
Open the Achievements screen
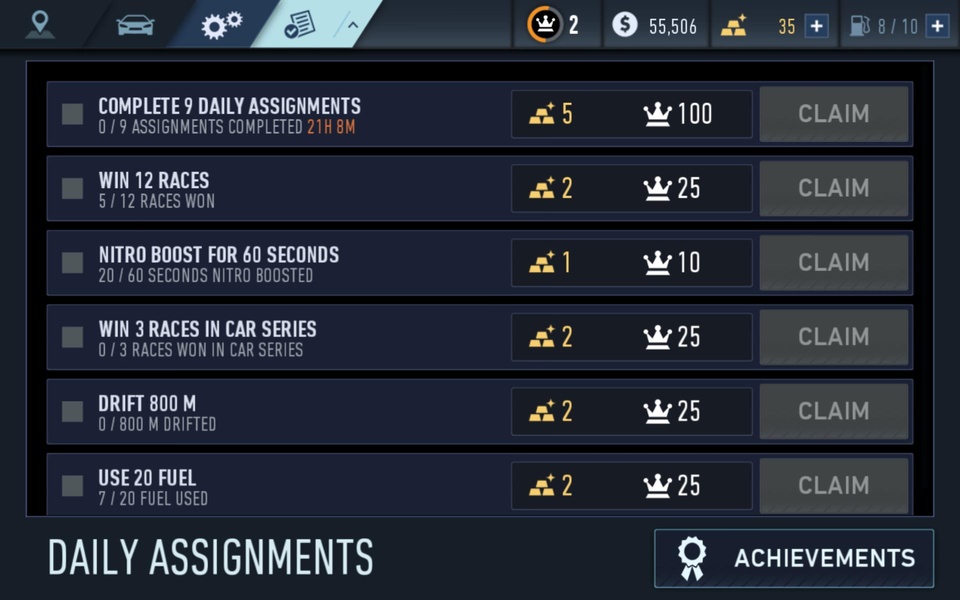[x=794, y=558]
